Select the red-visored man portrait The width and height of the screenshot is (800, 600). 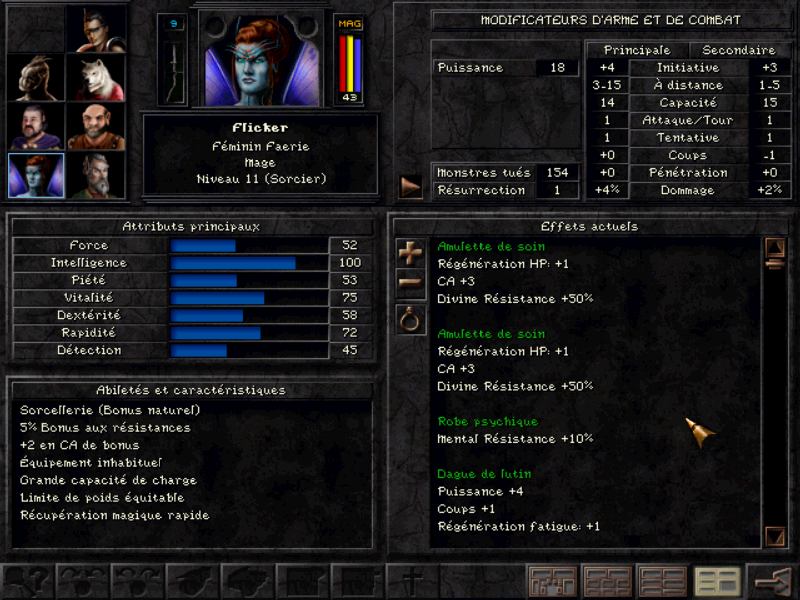95,28
